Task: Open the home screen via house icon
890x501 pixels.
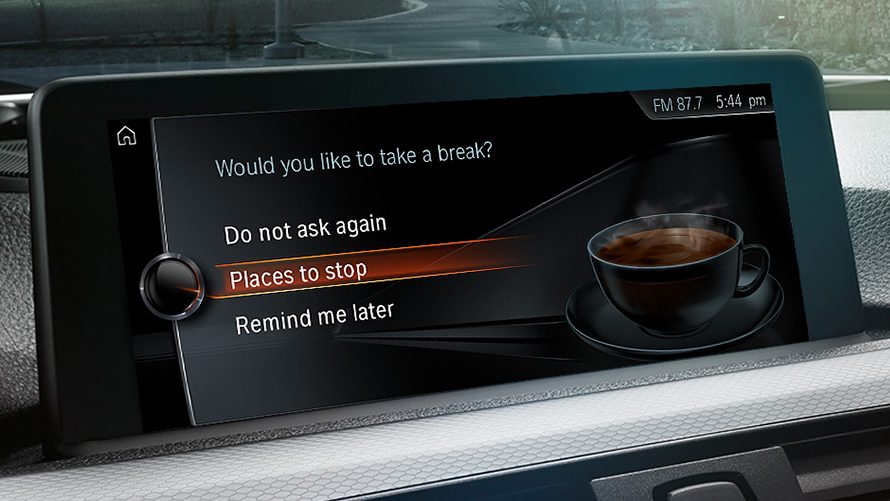Action: (126, 137)
